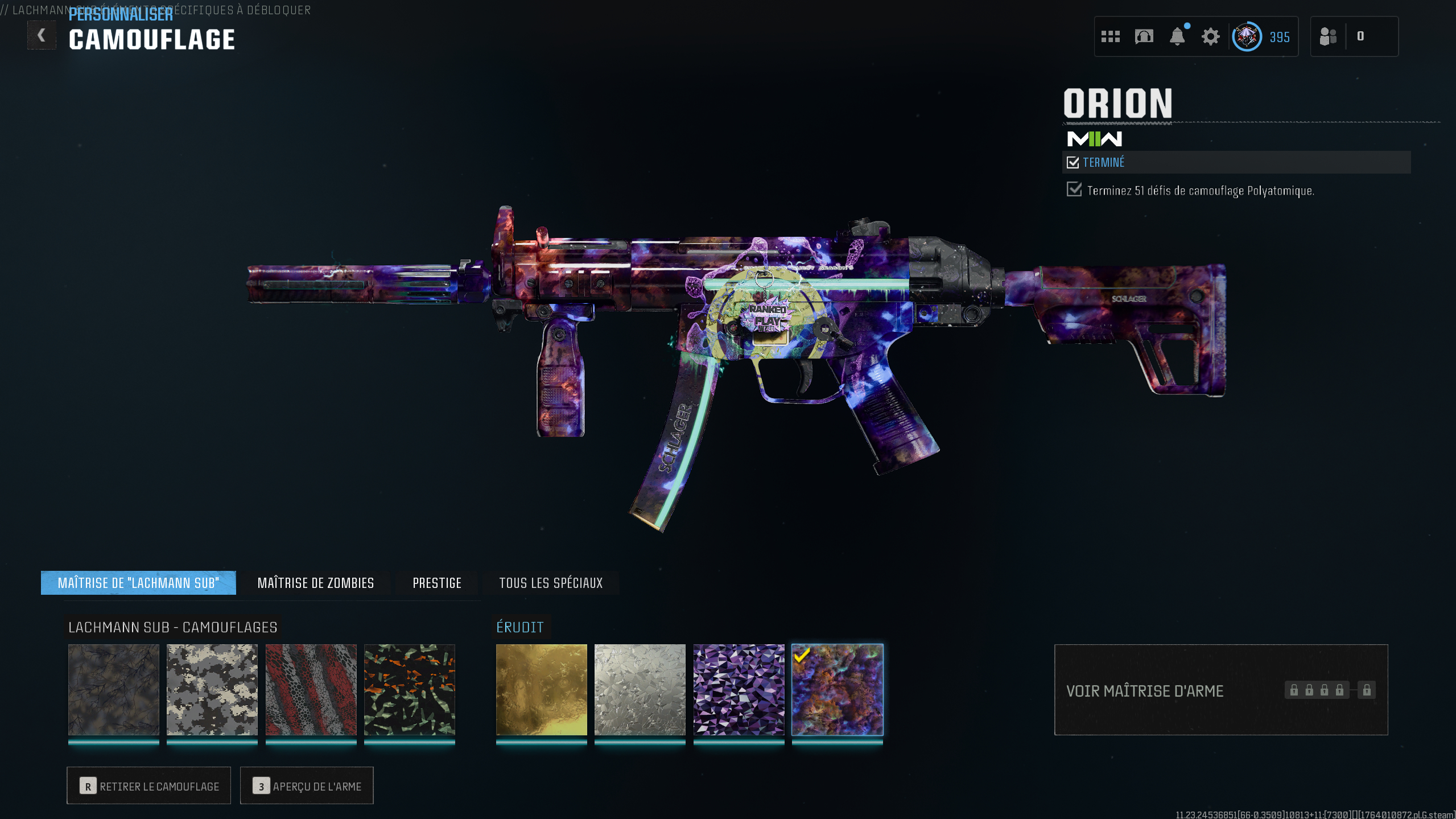Pick the dark branch-pattern camouflage
1456x819 pixels.
pos(114,689)
